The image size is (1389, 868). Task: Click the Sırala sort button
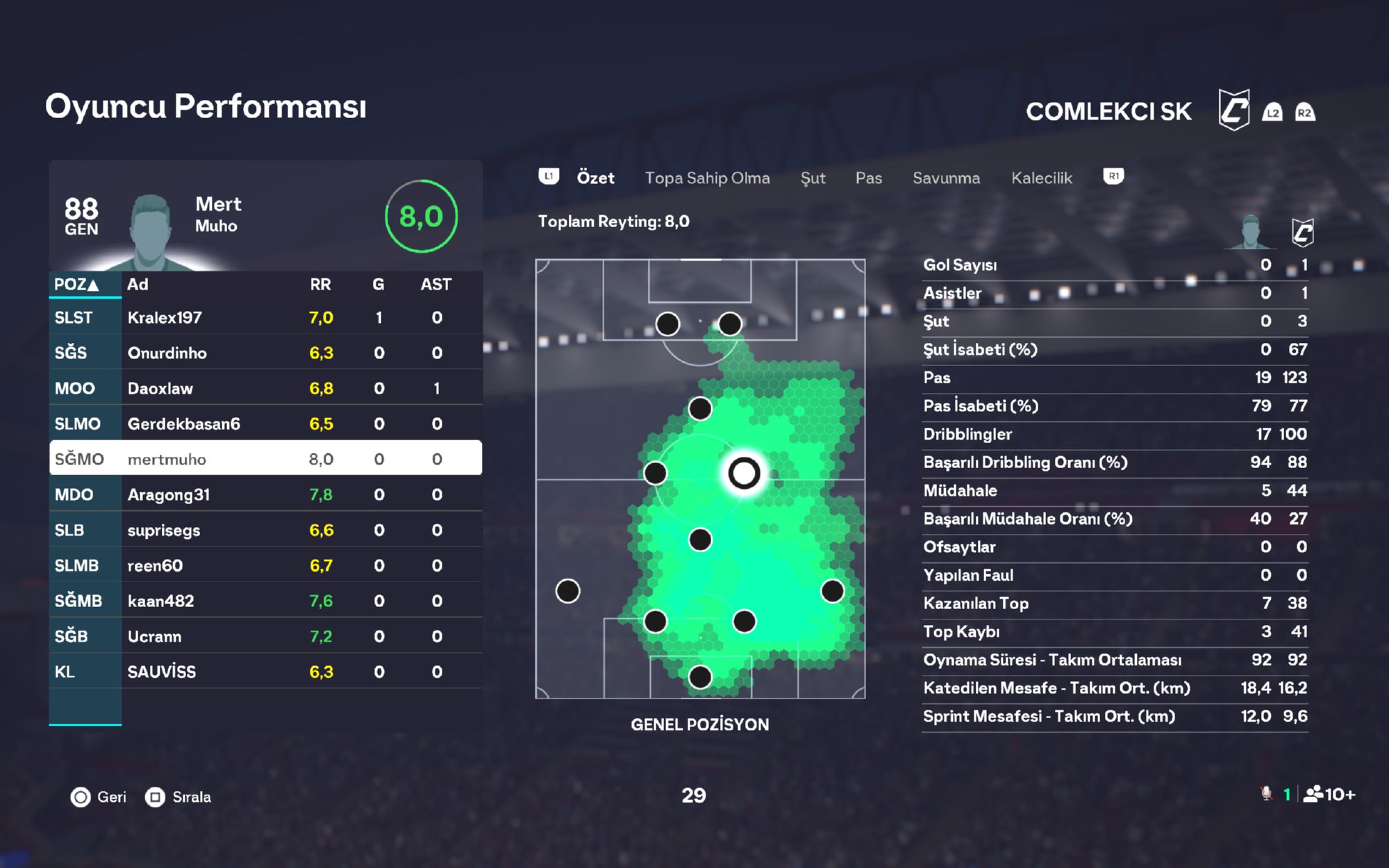click(x=178, y=797)
